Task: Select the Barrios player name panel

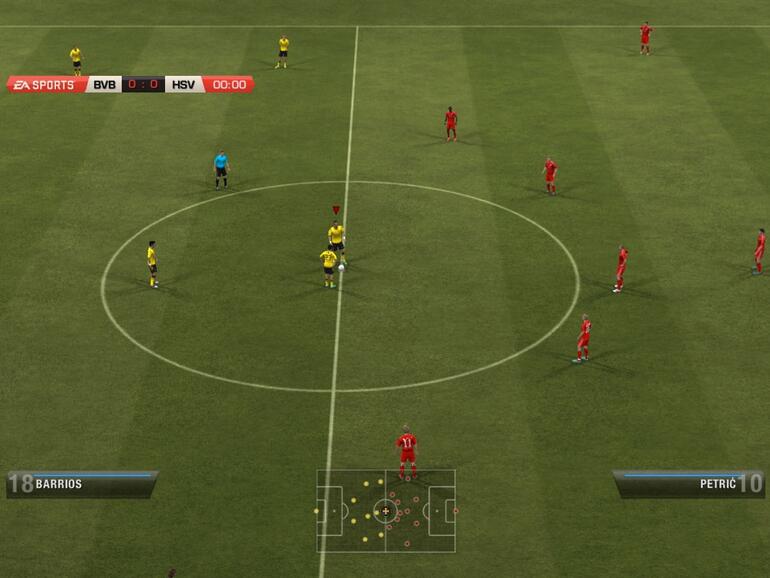Action: coord(82,484)
